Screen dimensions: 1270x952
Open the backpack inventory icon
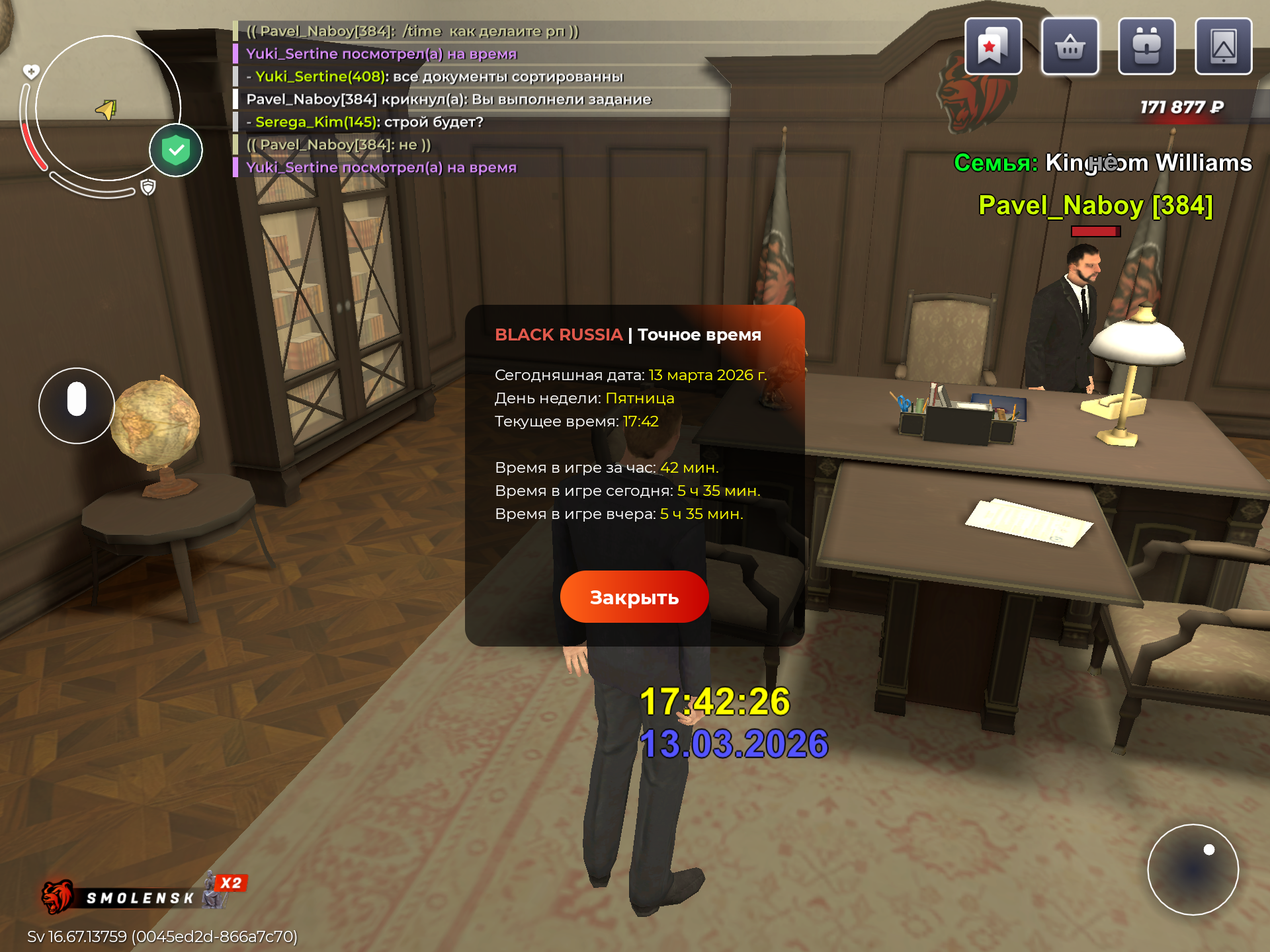[x=1146, y=46]
